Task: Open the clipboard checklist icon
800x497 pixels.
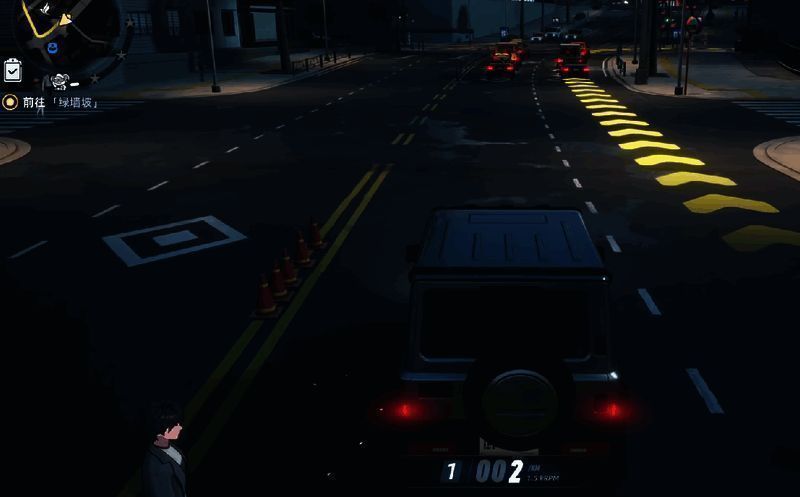Action: (13, 70)
